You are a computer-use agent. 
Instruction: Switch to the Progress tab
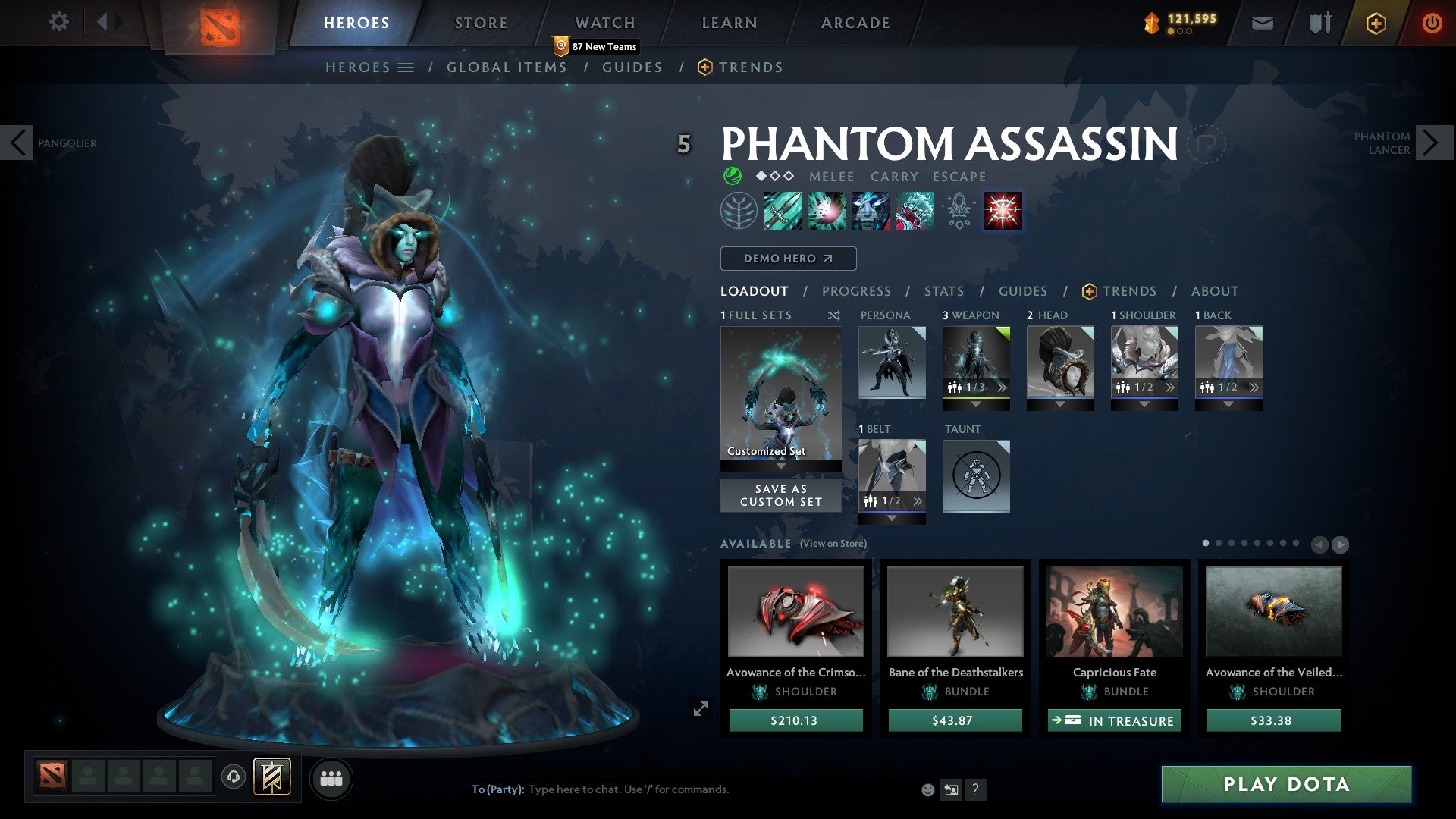pyautogui.click(x=857, y=291)
